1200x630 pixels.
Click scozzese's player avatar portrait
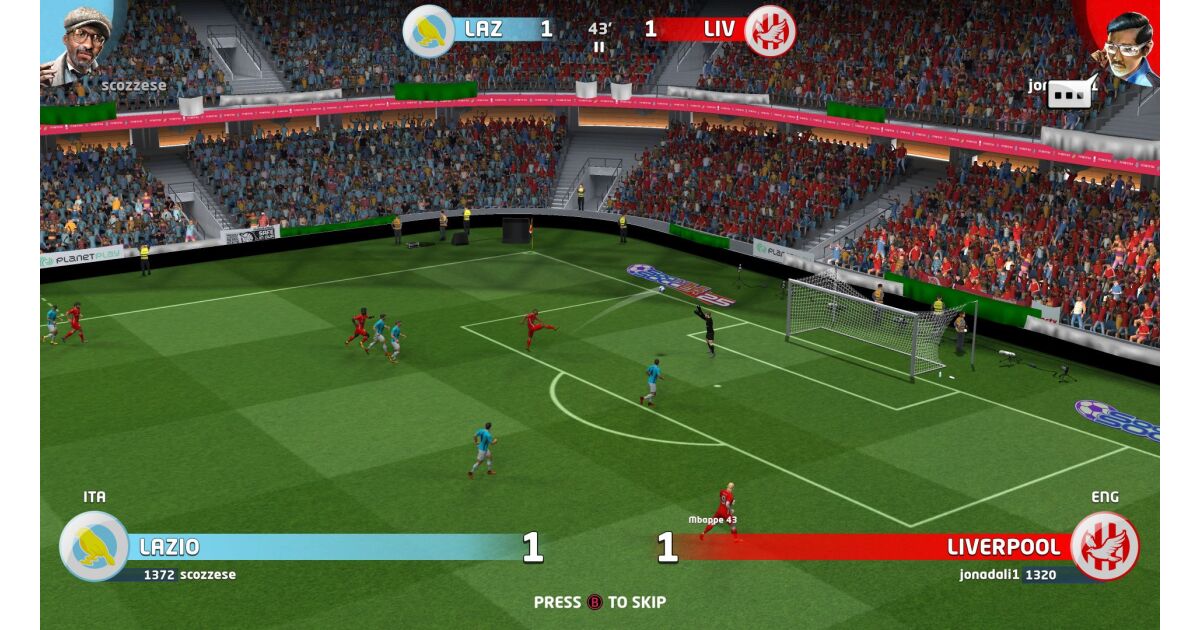(x=78, y=42)
